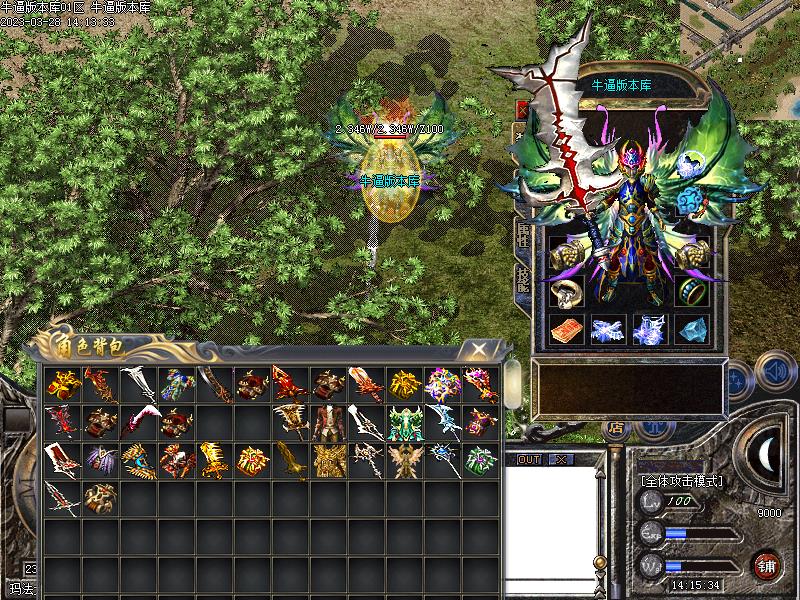
Task: Select the brown coat outfit in backpack
Action: click(x=327, y=421)
